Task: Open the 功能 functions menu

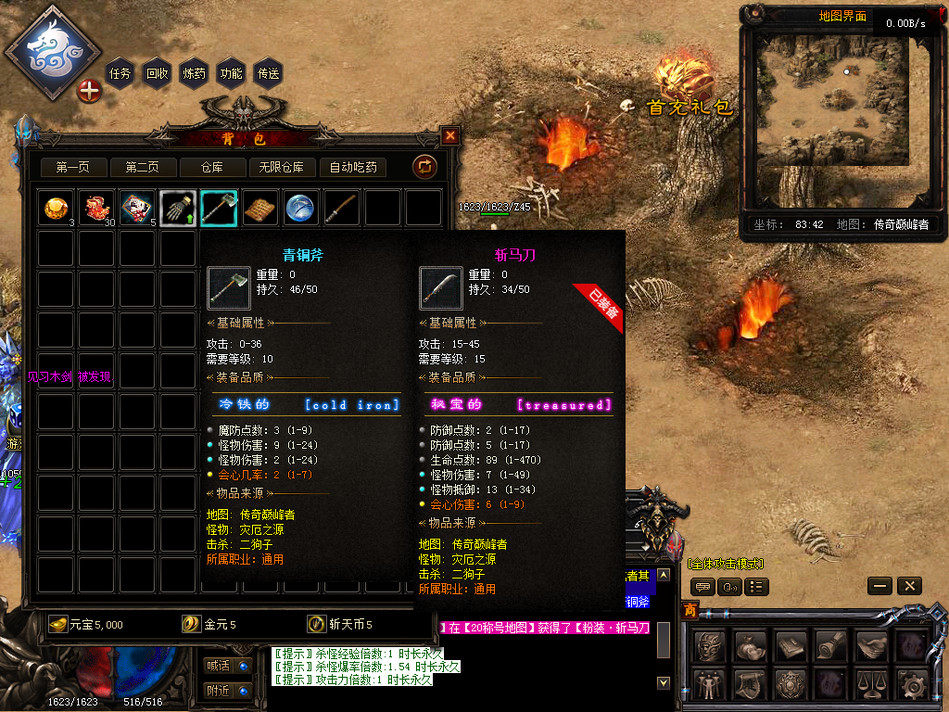Action: point(231,73)
